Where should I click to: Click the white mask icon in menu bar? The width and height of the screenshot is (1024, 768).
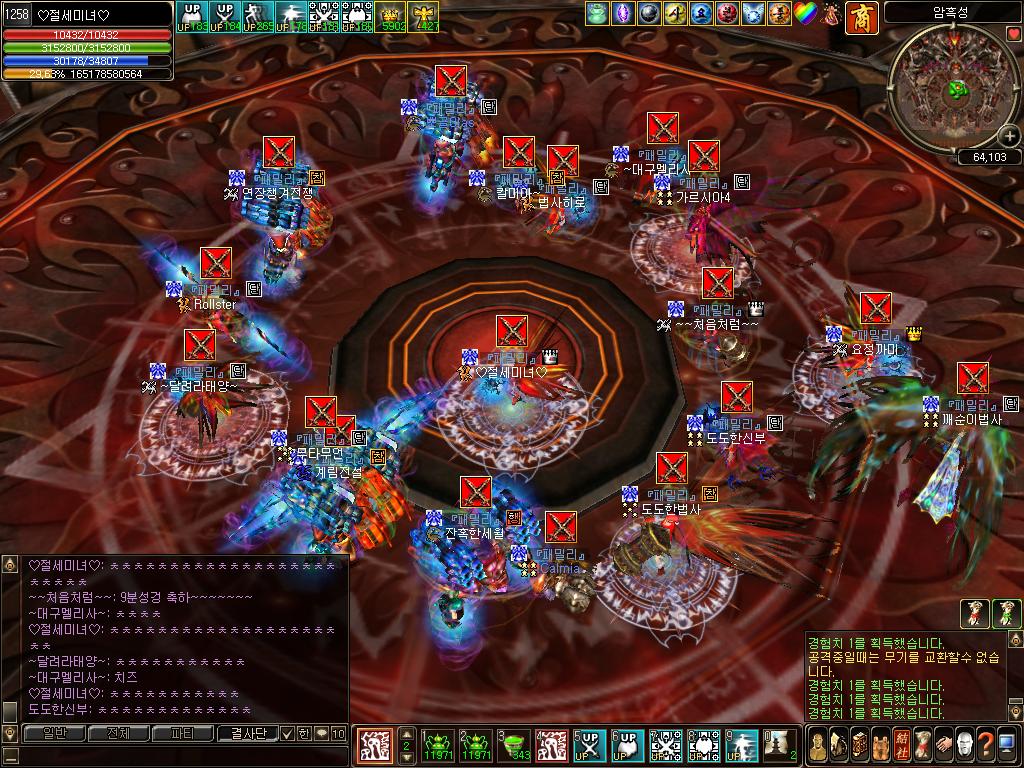click(x=964, y=745)
